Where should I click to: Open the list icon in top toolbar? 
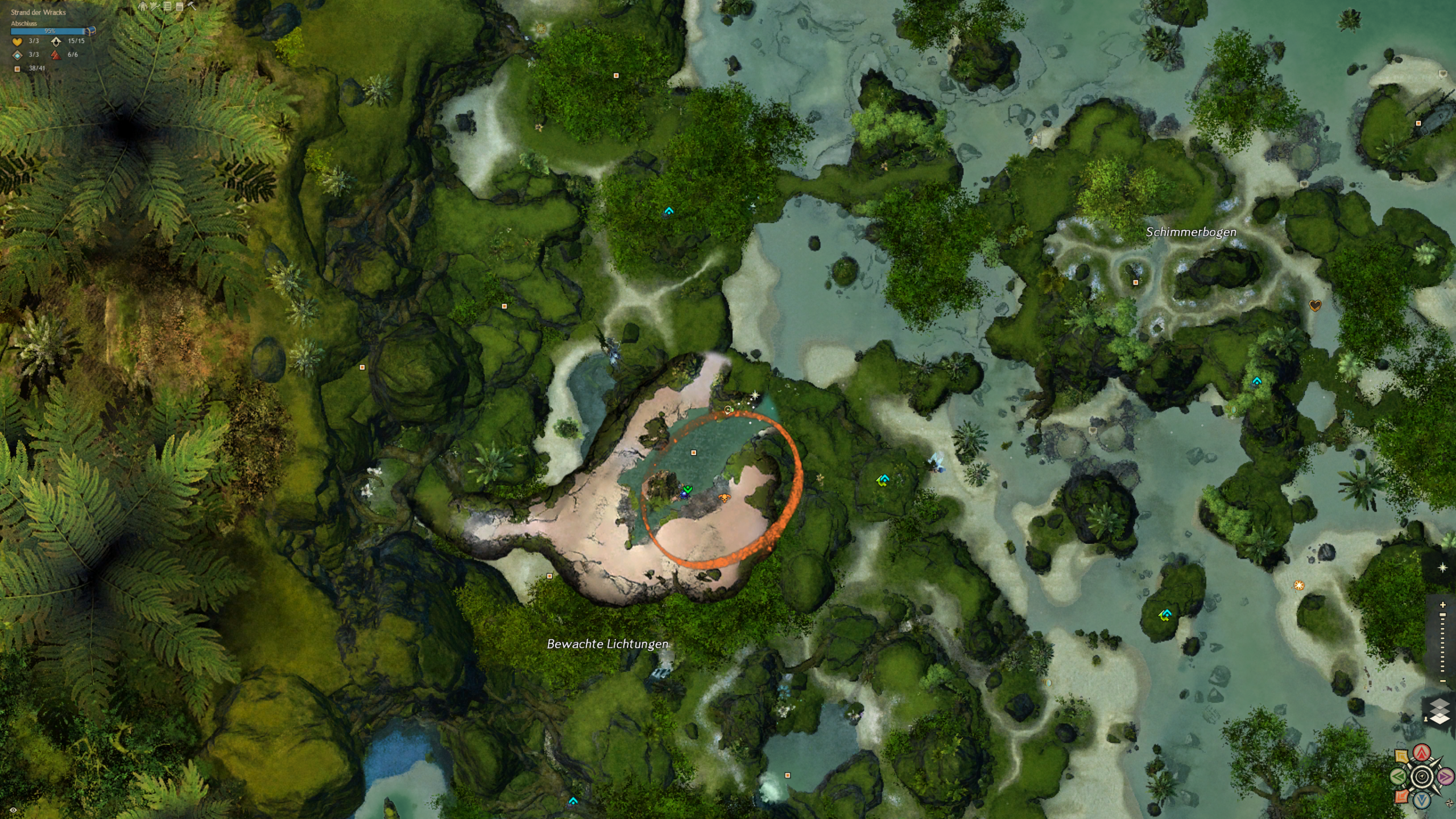pos(167,6)
